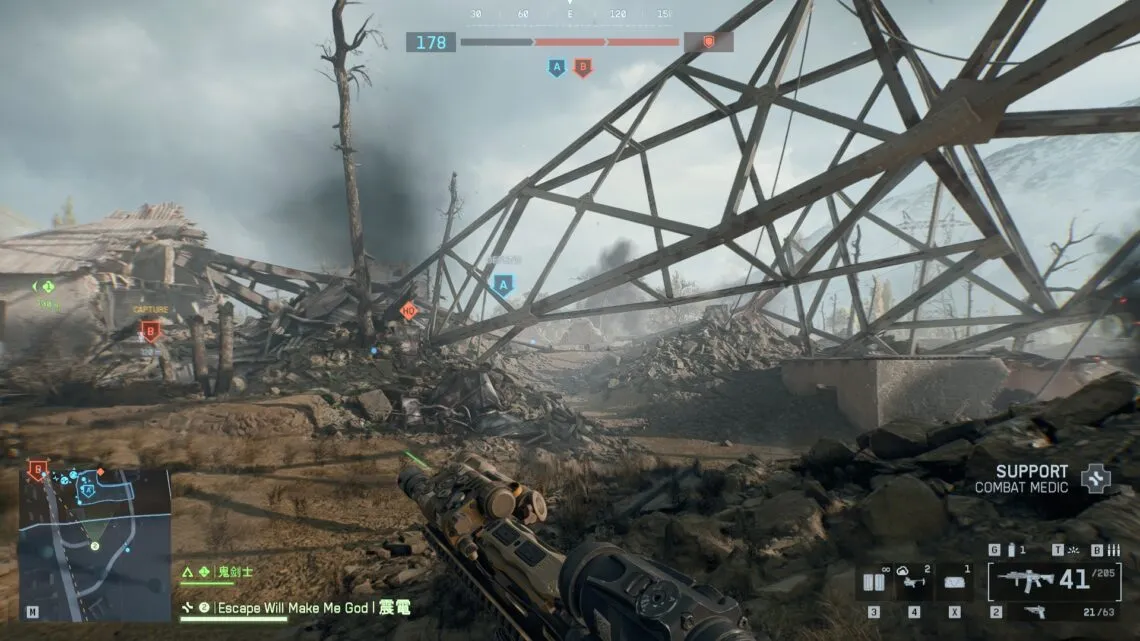Click the blue objective A flag in the top bar
This screenshot has height=641, width=1140.
tap(557, 68)
